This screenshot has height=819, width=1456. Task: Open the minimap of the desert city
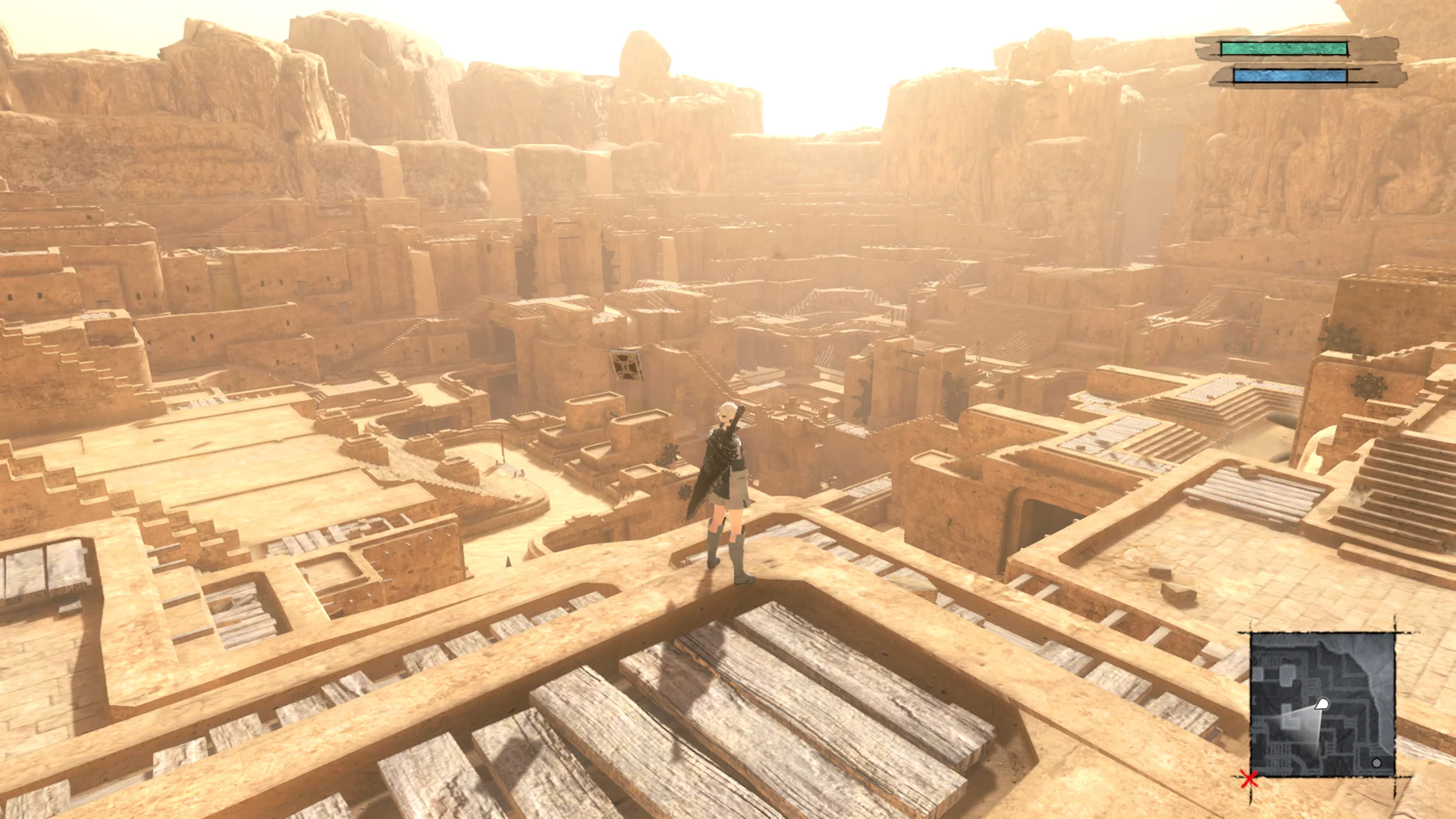[x=1323, y=705]
